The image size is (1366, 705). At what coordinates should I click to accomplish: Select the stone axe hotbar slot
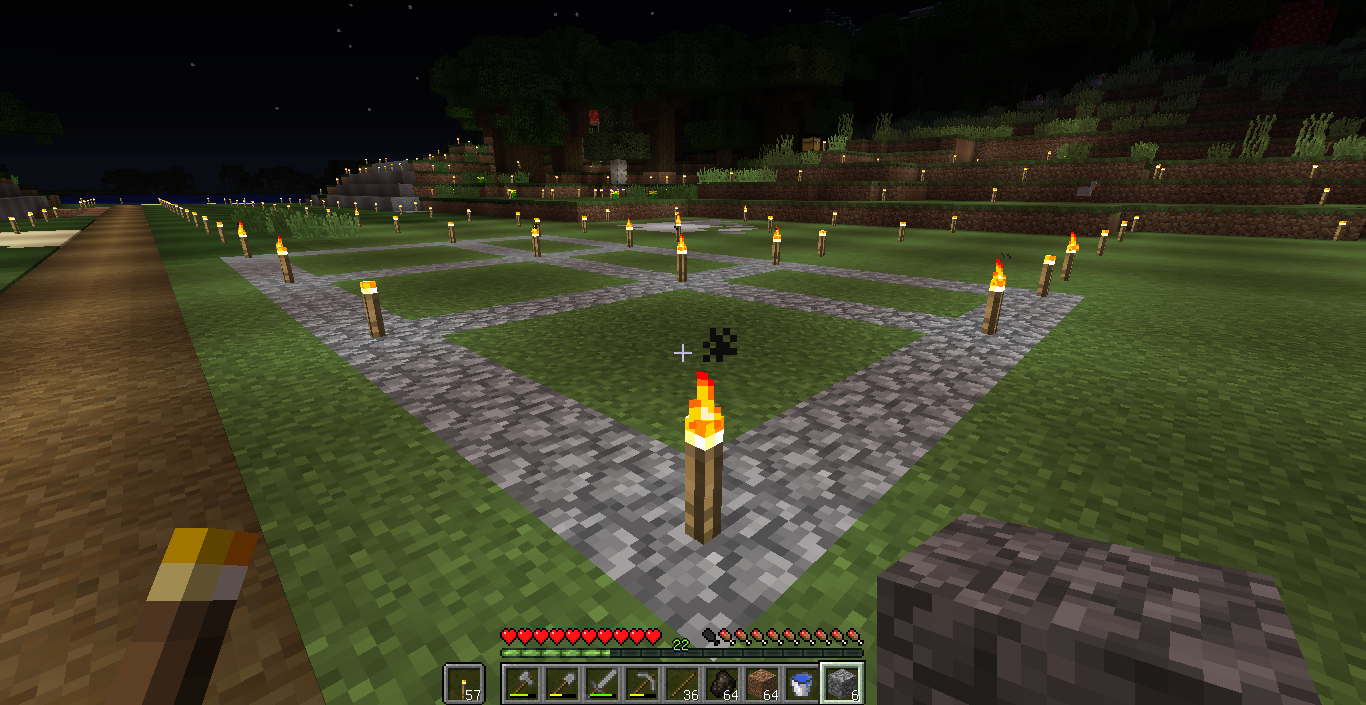point(522,684)
